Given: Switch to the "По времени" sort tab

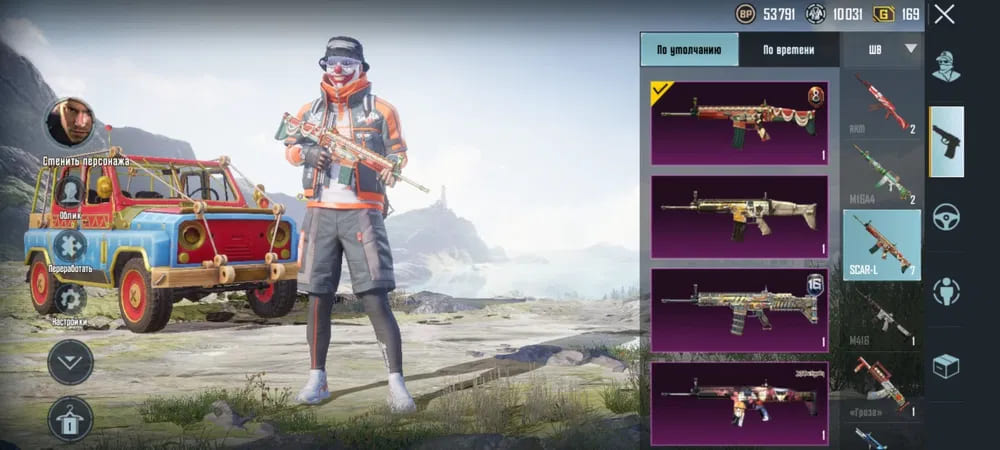Looking at the screenshot, I should (788, 49).
